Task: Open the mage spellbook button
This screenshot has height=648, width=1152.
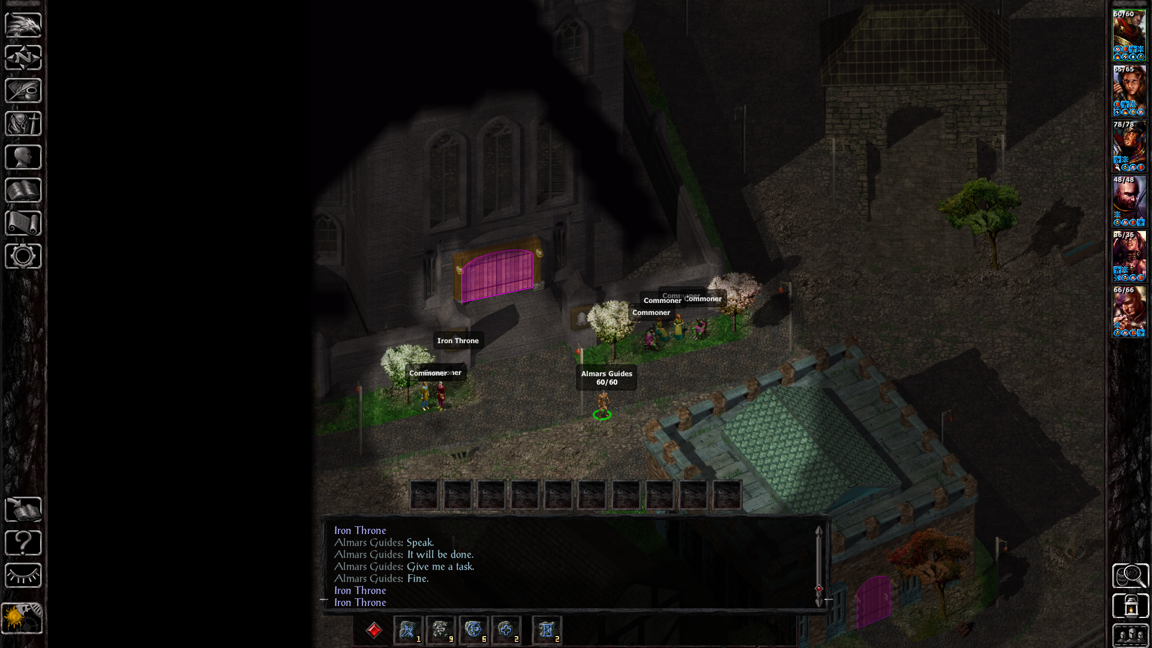Action: (23, 190)
